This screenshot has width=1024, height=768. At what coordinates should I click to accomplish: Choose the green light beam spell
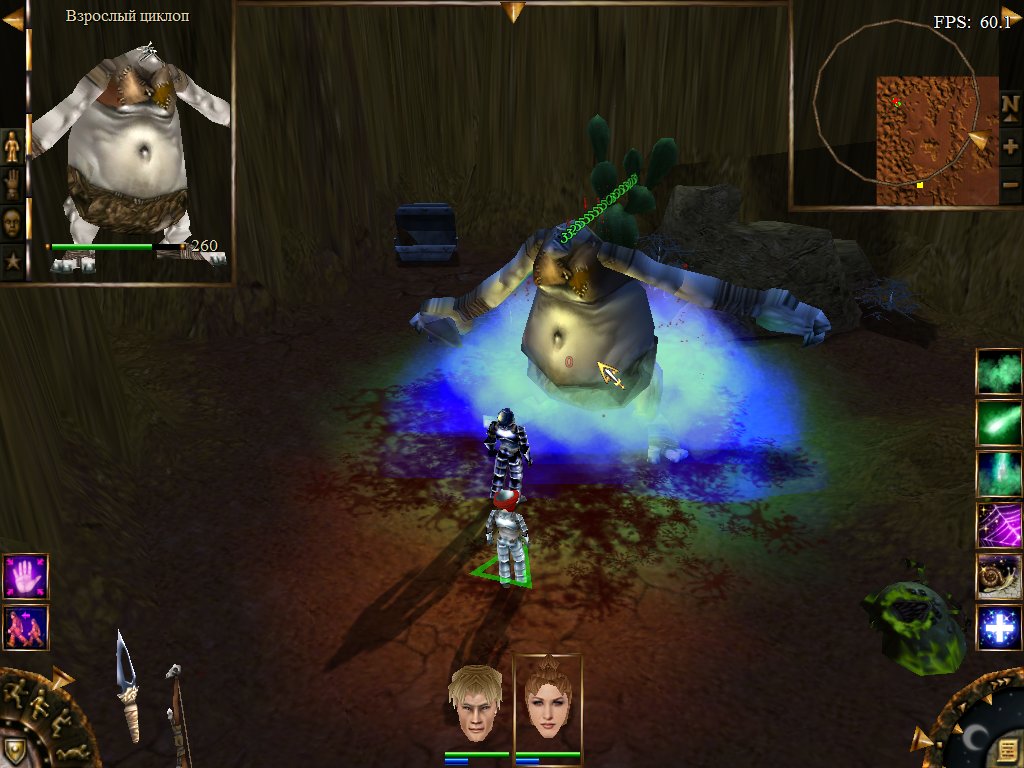[999, 474]
